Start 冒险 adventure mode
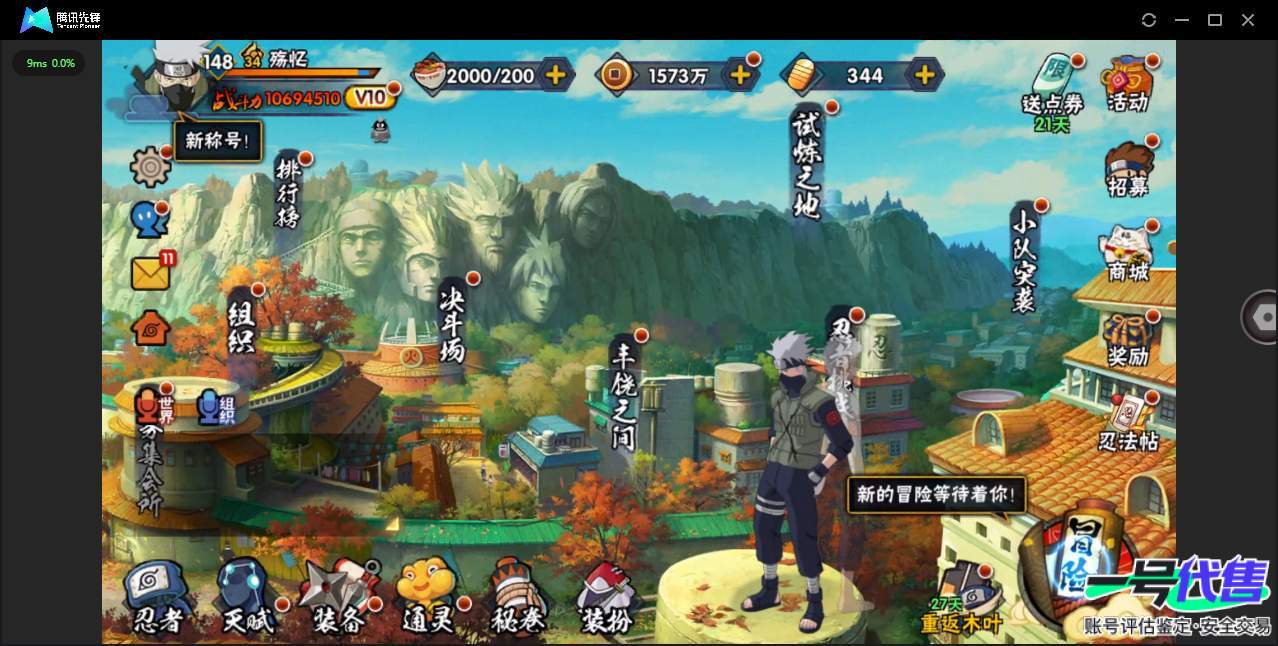 [1077, 563]
